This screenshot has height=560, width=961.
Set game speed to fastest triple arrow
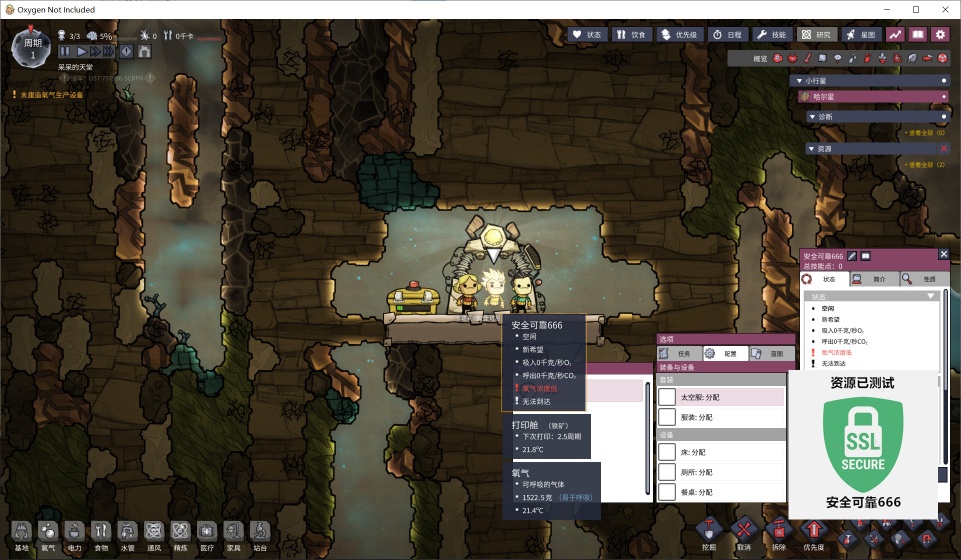110,51
